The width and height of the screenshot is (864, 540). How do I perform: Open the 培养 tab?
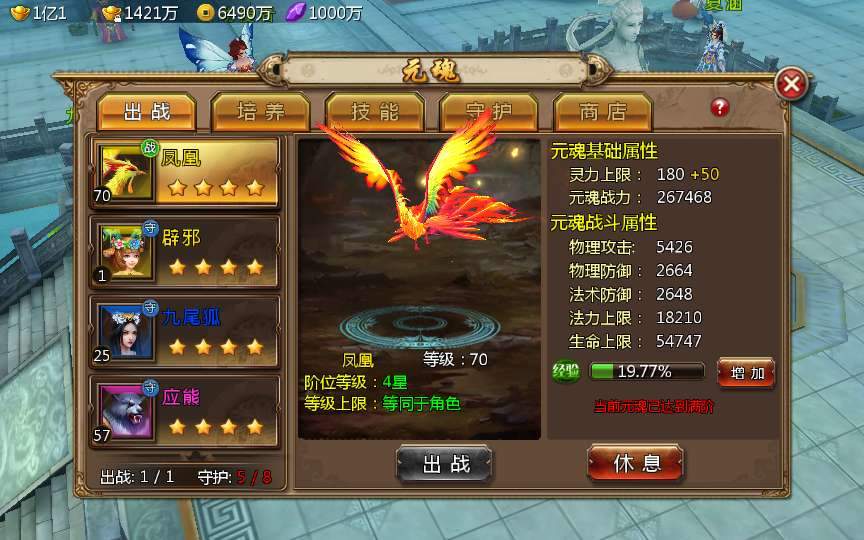point(261,111)
